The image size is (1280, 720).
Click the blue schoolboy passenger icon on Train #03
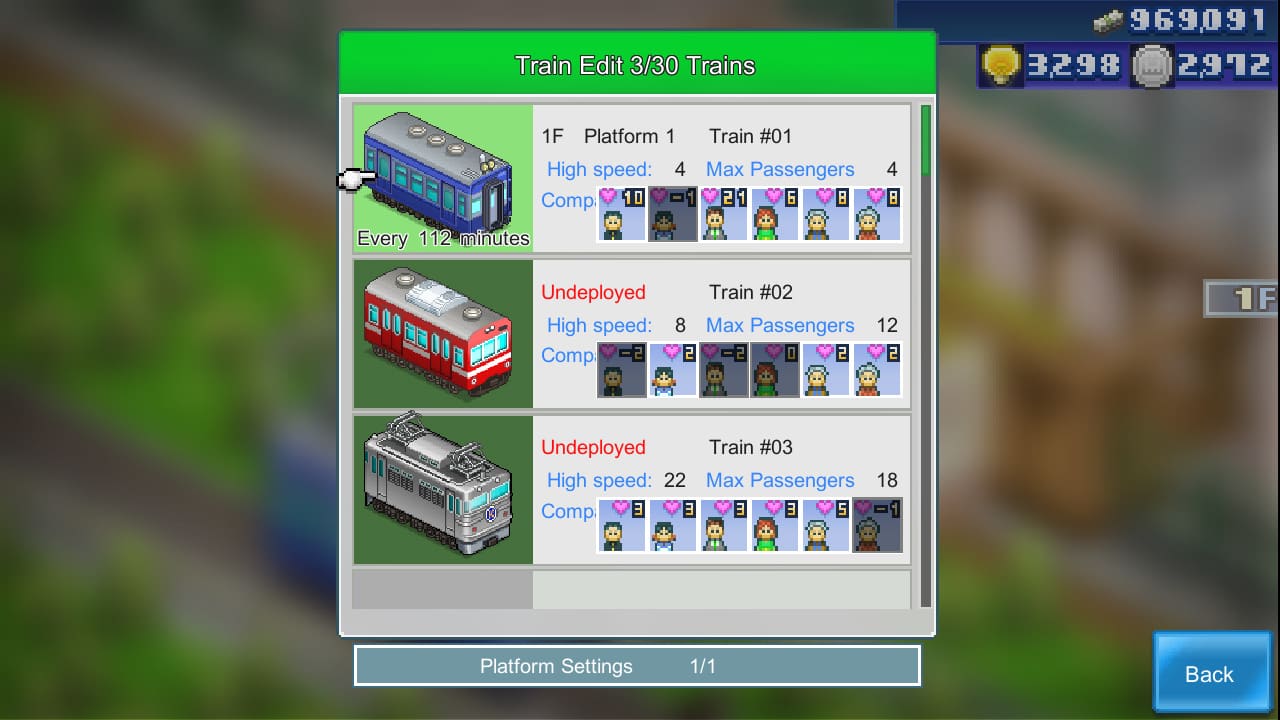point(672,525)
